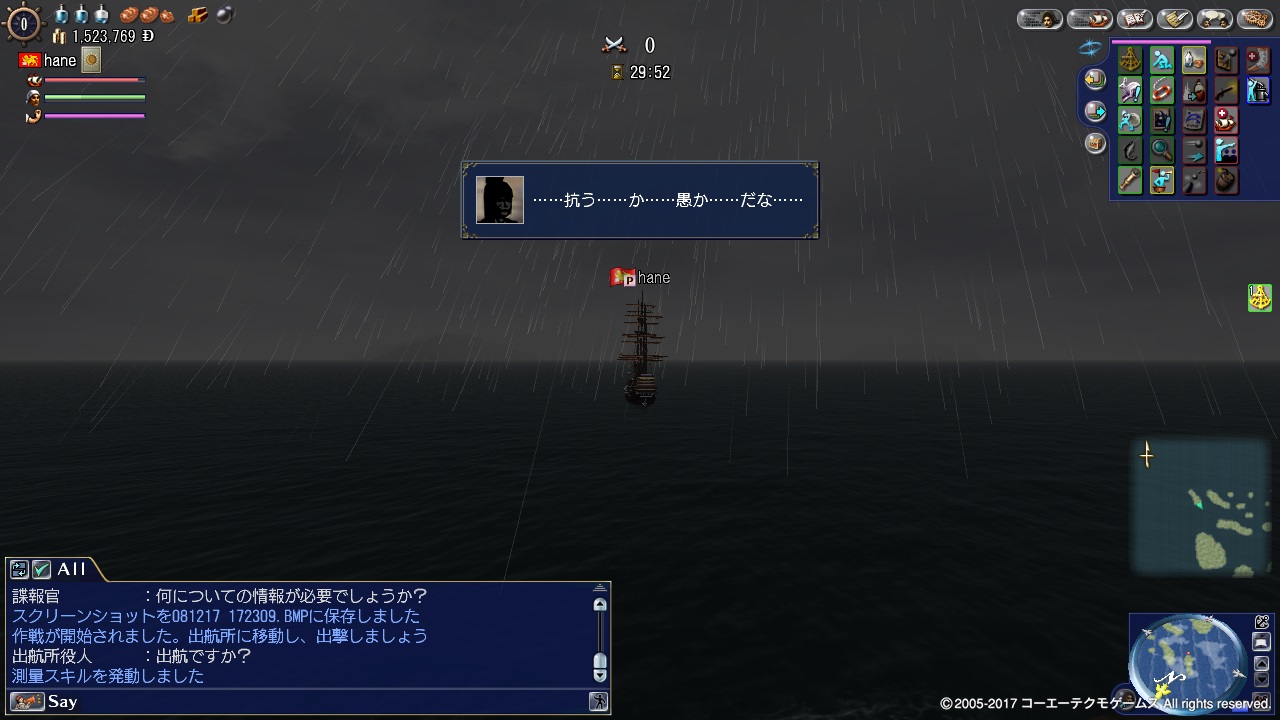The image size is (1280, 720).
Task: Activate the flintlock gun skill icon
Action: [x=1226, y=91]
